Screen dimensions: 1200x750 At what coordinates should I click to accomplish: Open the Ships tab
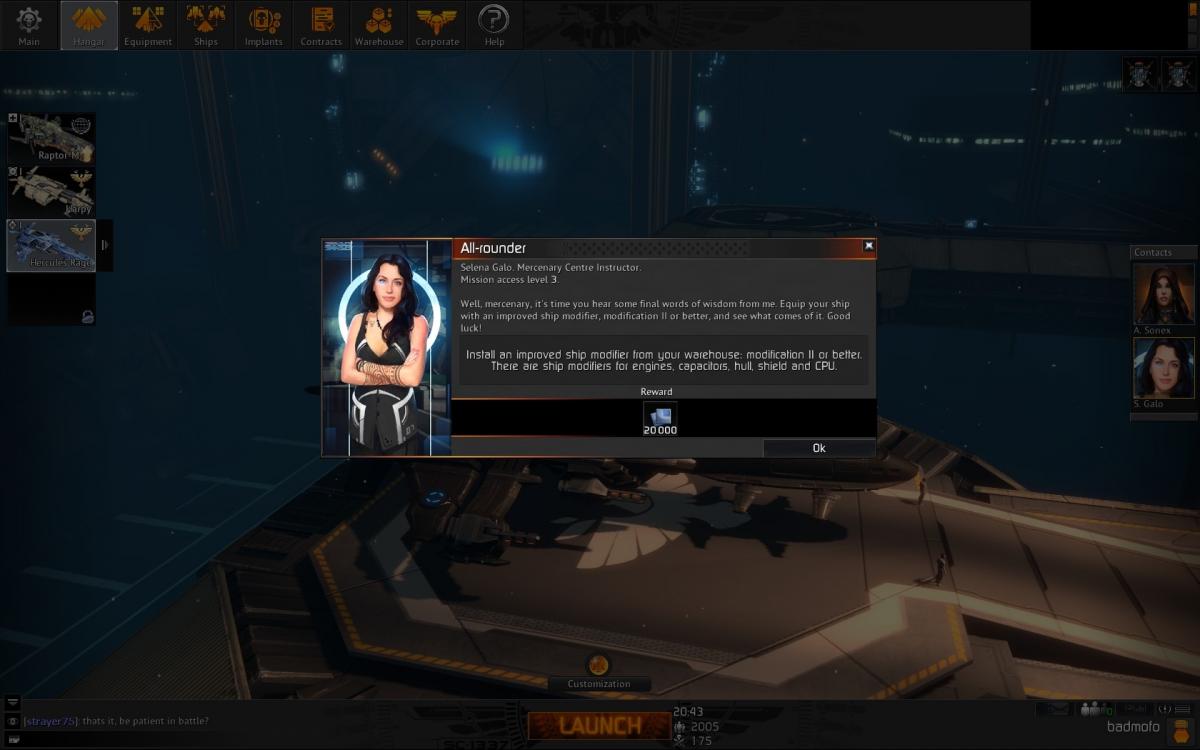tap(206, 25)
